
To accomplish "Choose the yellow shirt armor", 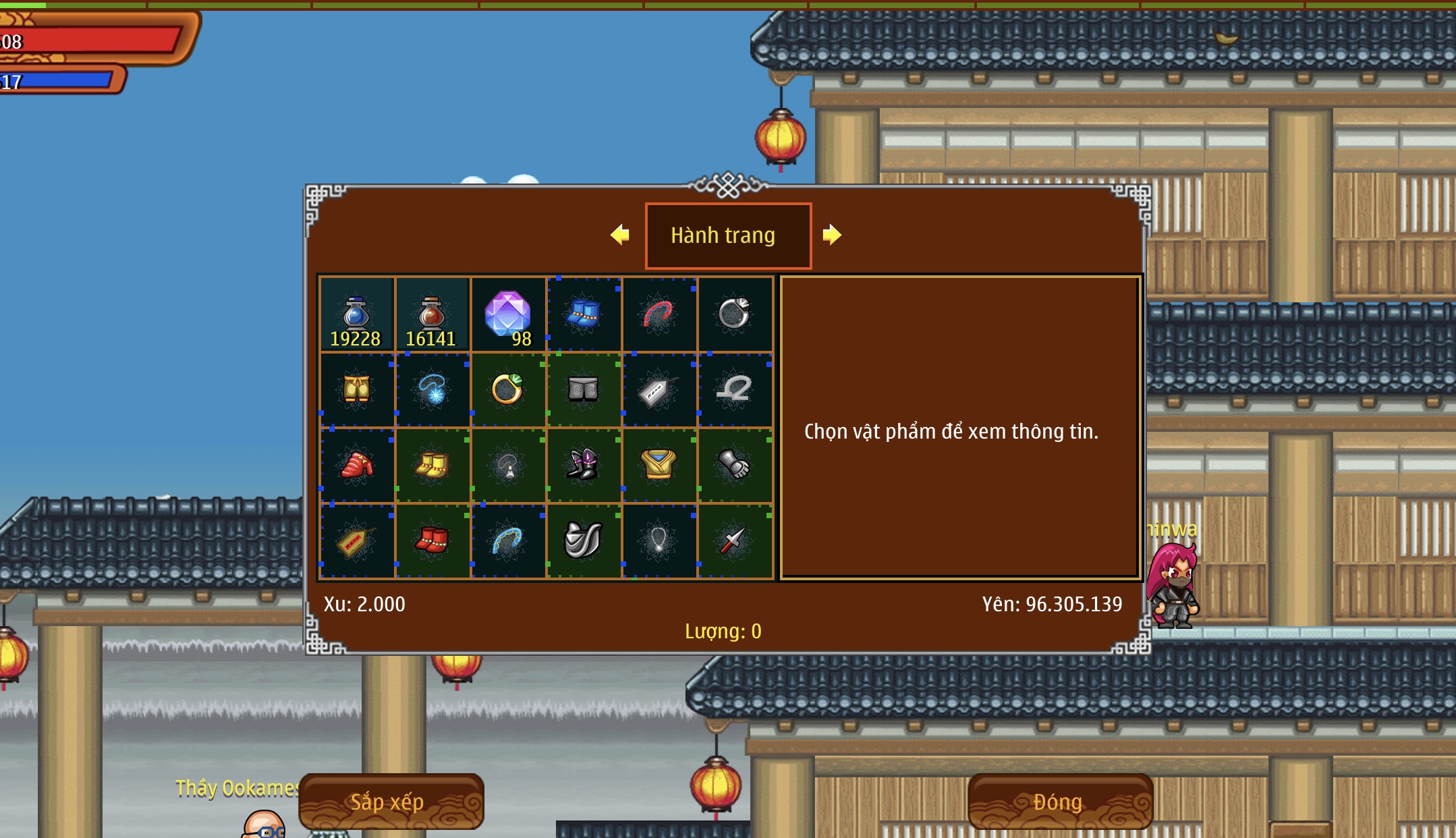I will [x=659, y=465].
